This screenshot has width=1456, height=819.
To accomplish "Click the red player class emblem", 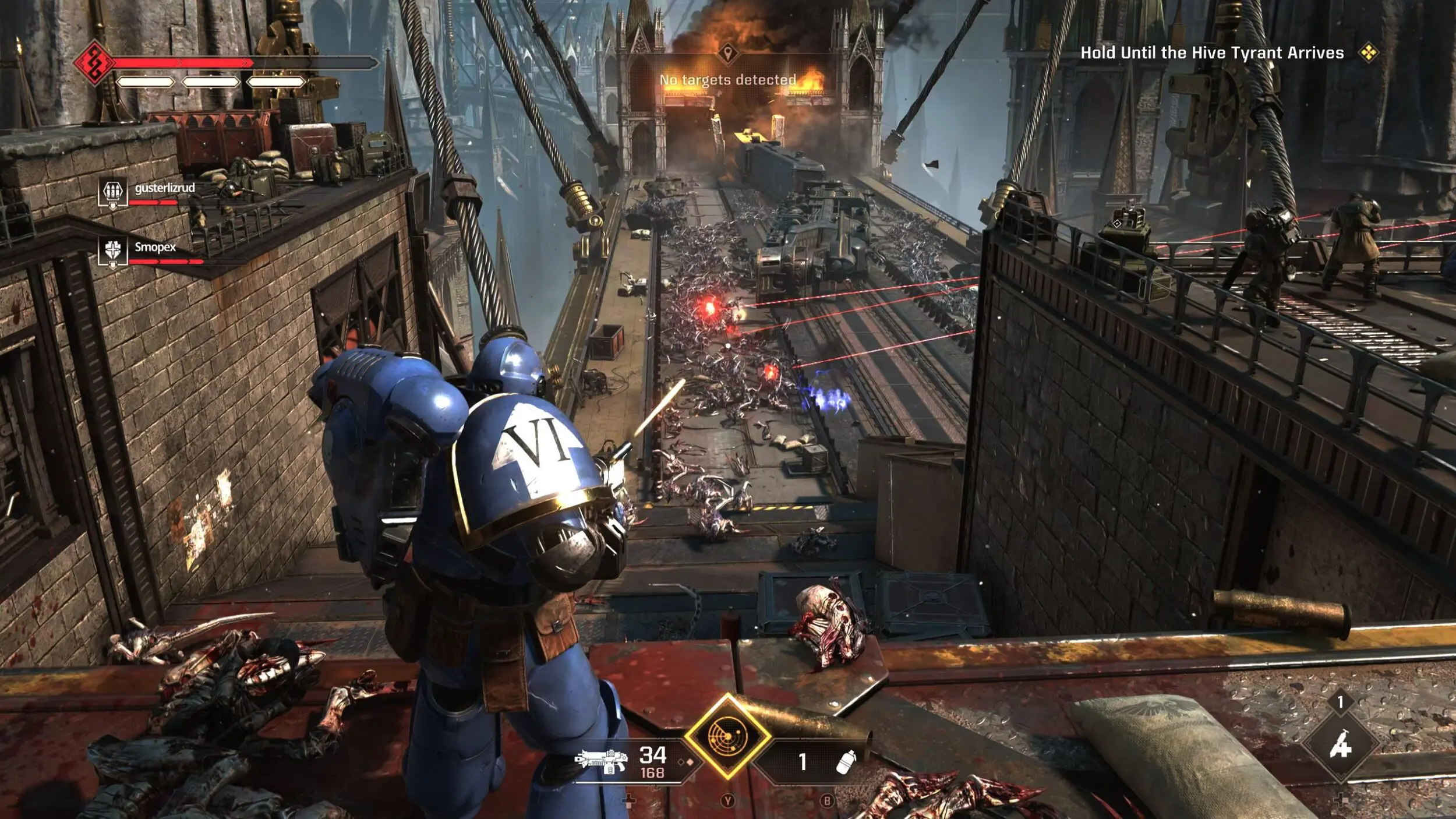I will click(x=94, y=62).
